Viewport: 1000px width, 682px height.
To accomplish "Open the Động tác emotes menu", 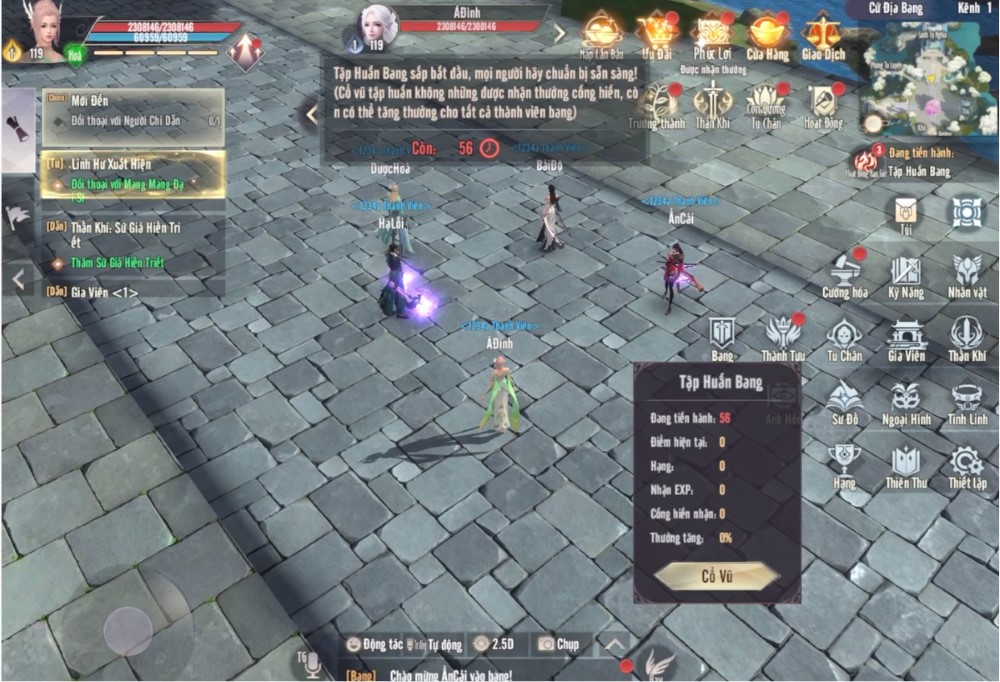I will (374, 644).
